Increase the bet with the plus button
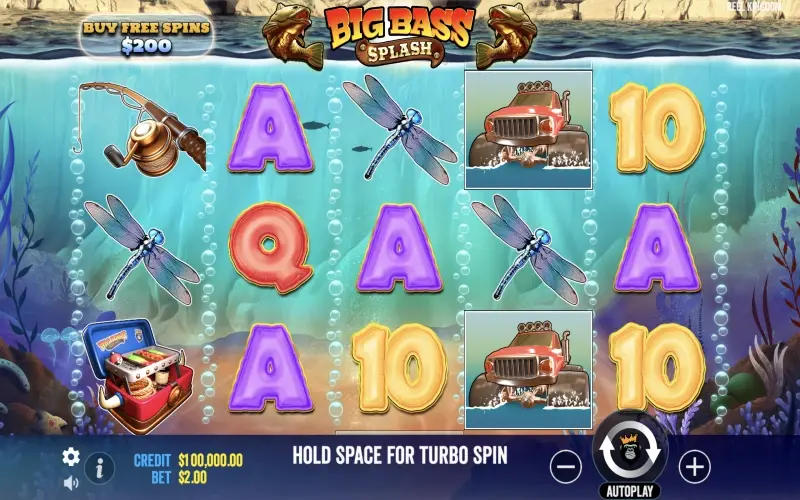Image resolution: width=800 pixels, height=500 pixels. click(x=694, y=465)
